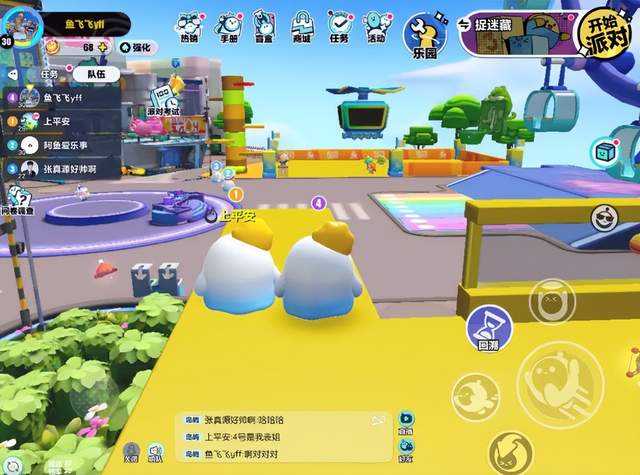The width and height of the screenshot is (640, 475).
Task: Open the sunglasses emoji emote button
Action: click(x=603, y=218)
